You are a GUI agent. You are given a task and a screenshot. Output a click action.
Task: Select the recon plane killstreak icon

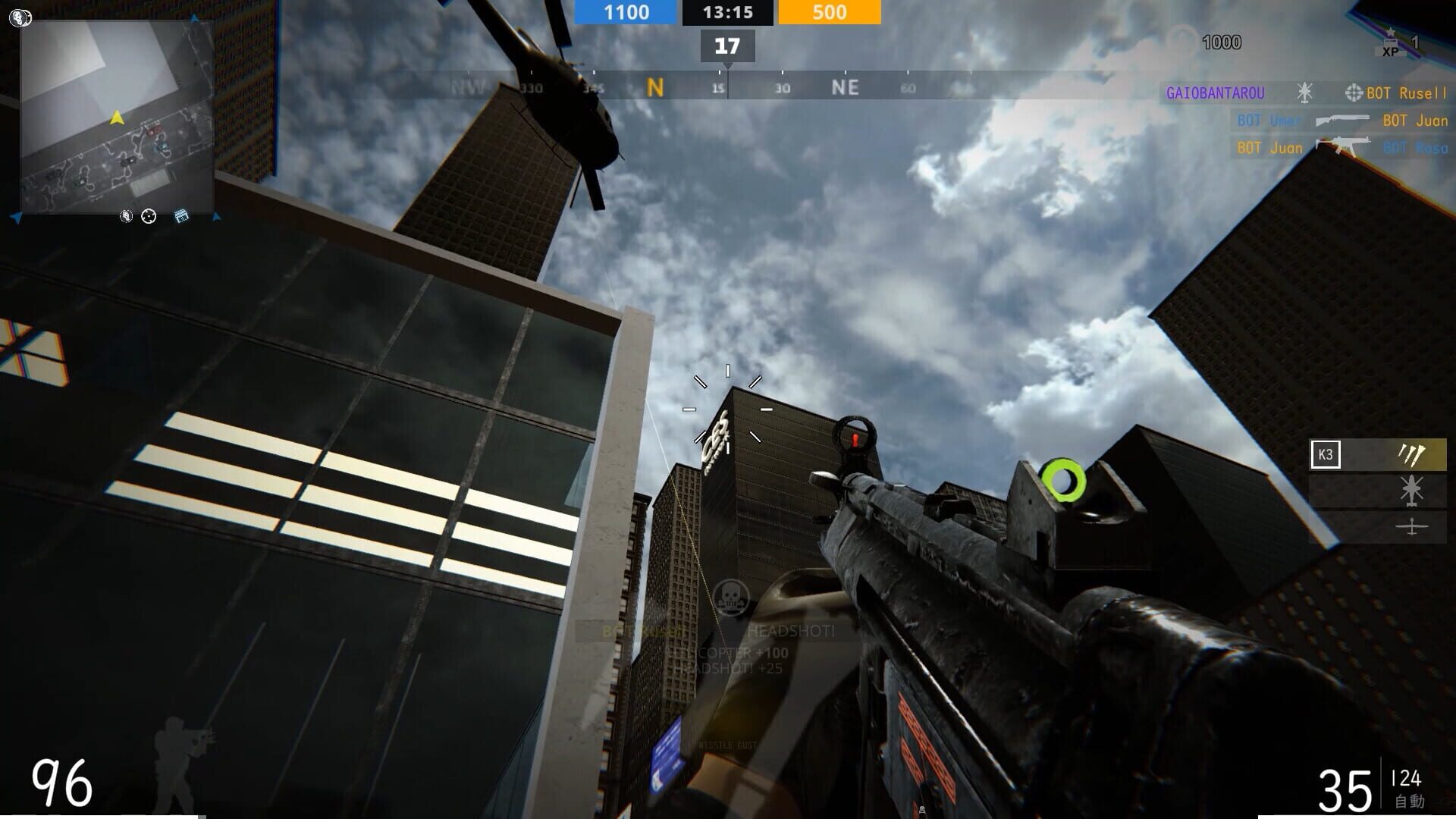(x=1412, y=528)
